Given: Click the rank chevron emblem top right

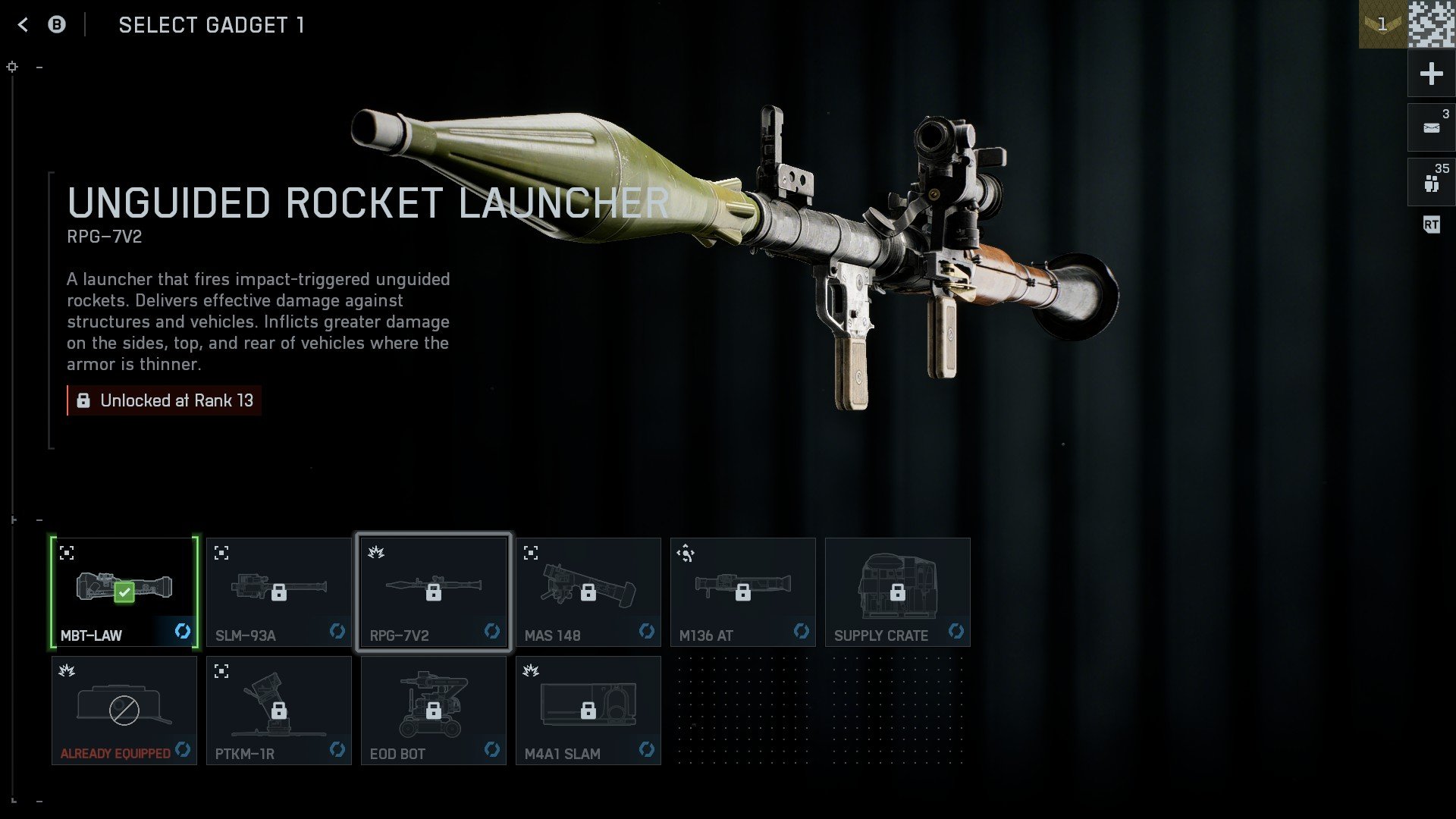Looking at the screenshot, I should [x=1382, y=23].
